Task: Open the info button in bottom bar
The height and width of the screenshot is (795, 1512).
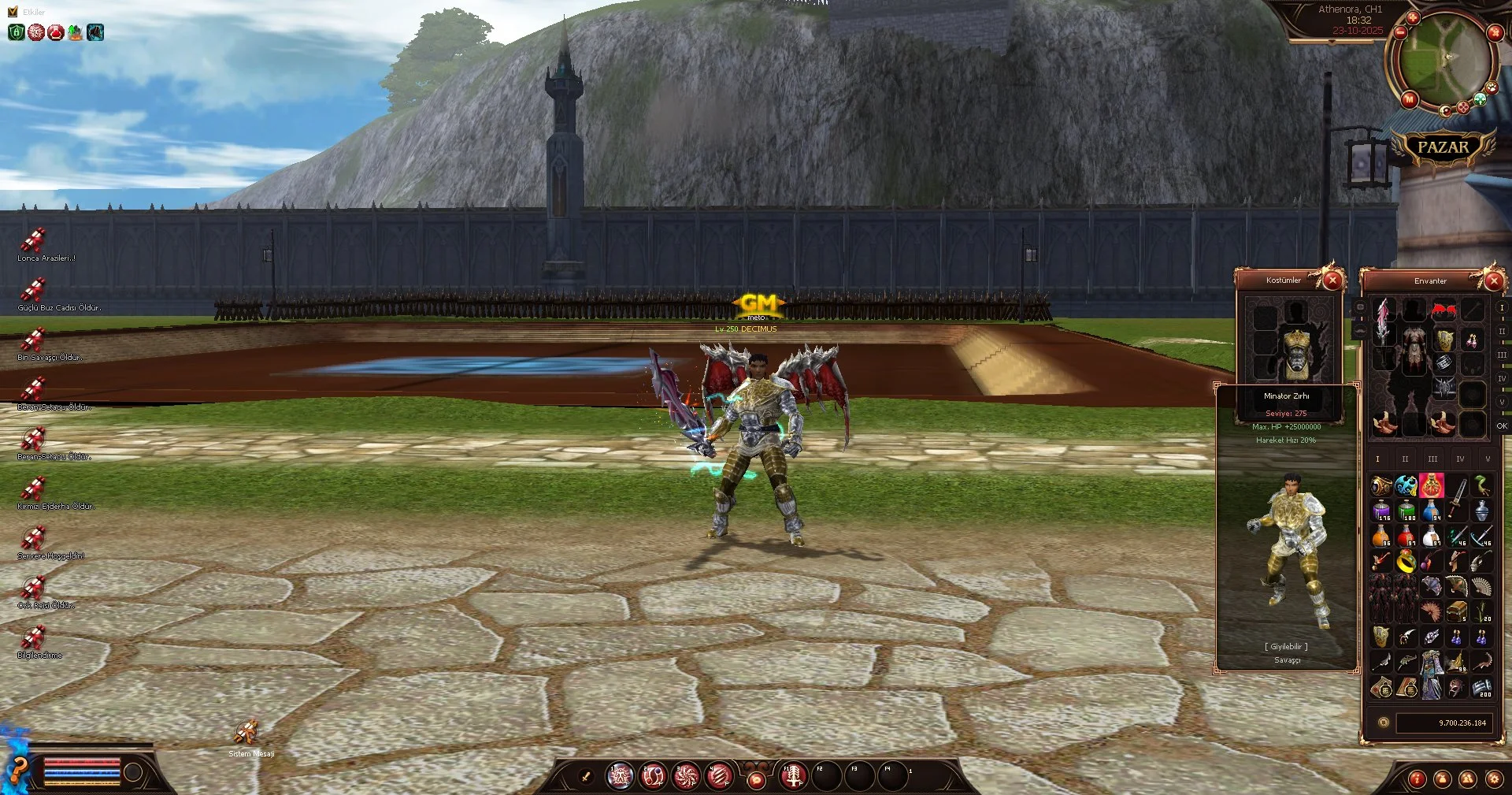Action: point(1417,779)
